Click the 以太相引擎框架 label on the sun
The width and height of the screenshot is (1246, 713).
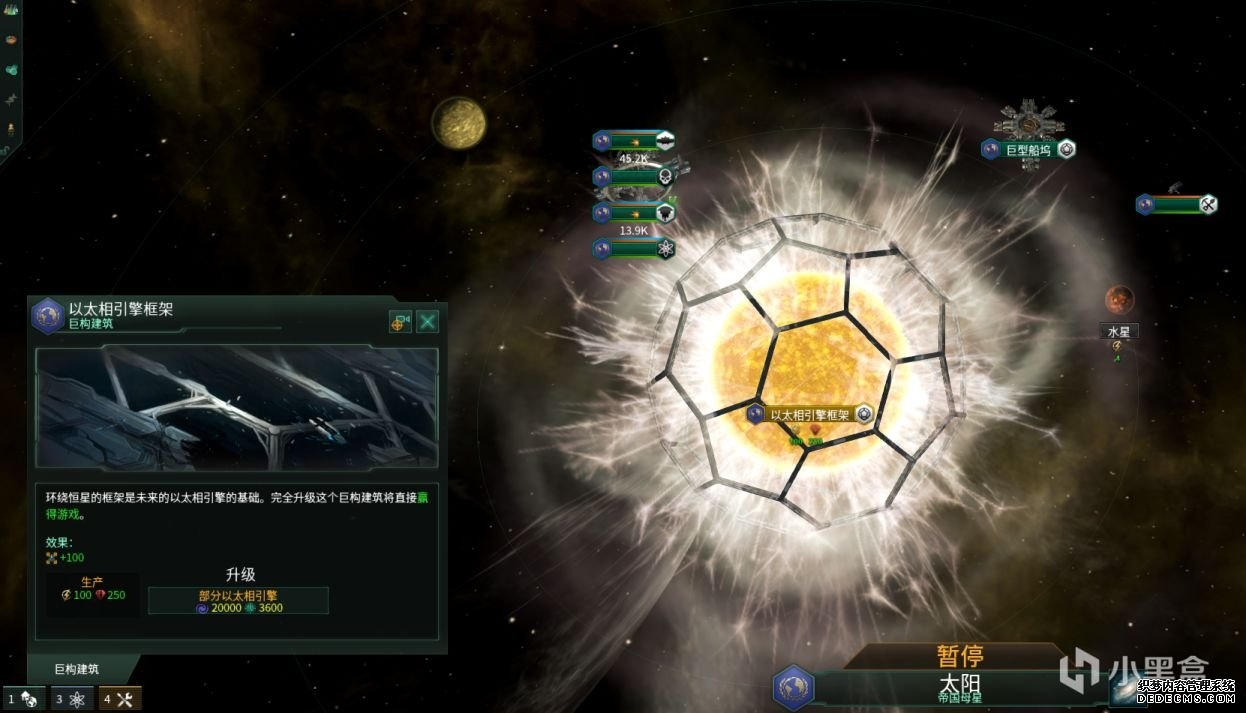[x=810, y=415]
